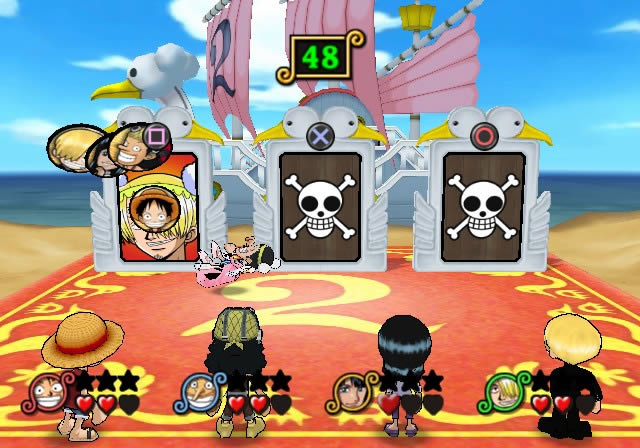640x448 pixels.
Task: Select Sanji's player portrait icon
Action: coord(503,391)
